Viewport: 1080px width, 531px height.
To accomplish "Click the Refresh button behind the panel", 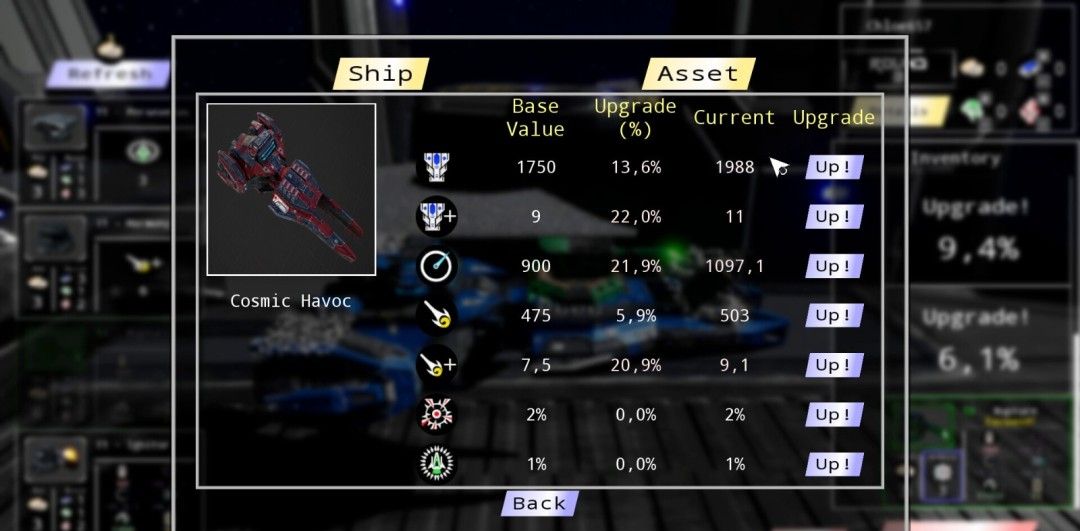I will [x=110, y=74].
